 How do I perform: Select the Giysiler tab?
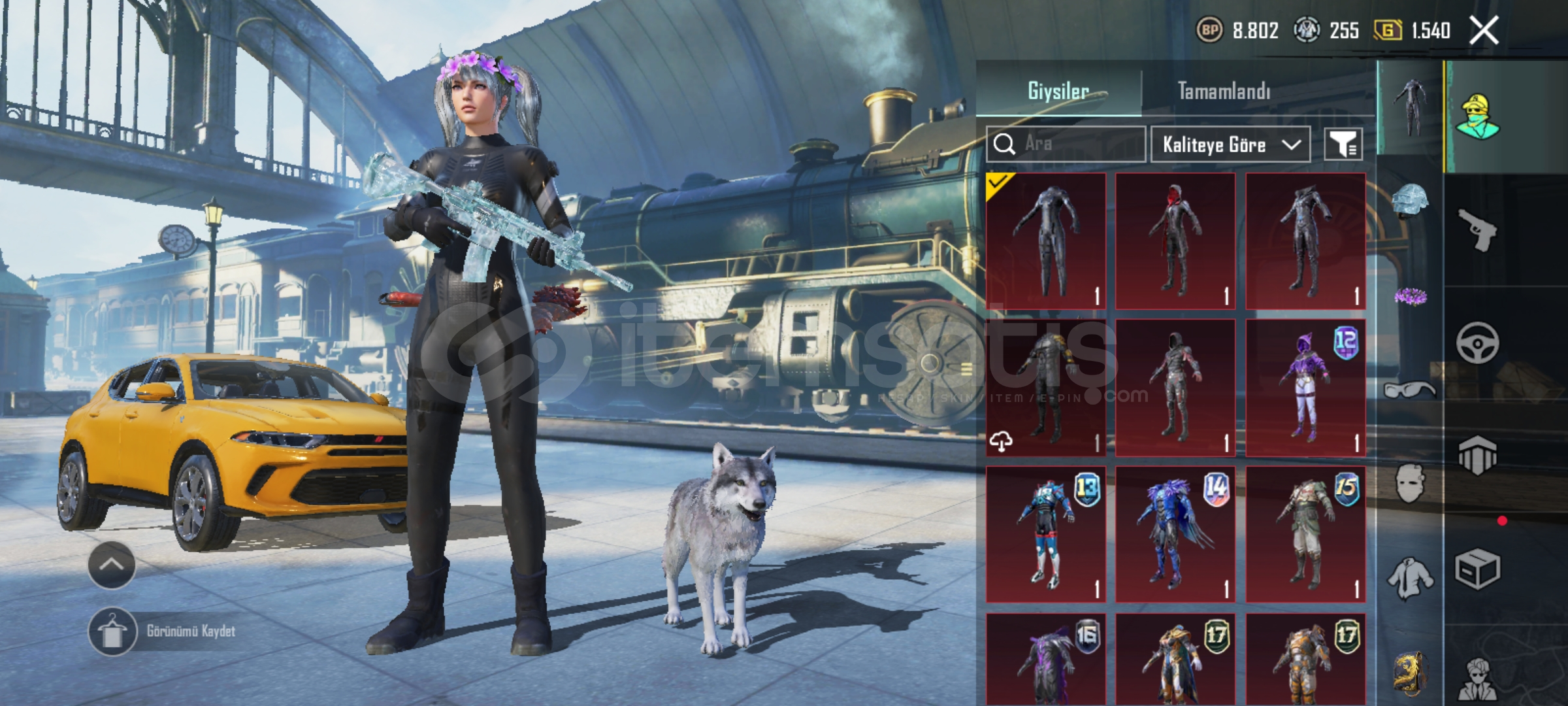pyautogui.click(x=1058, y=91)
